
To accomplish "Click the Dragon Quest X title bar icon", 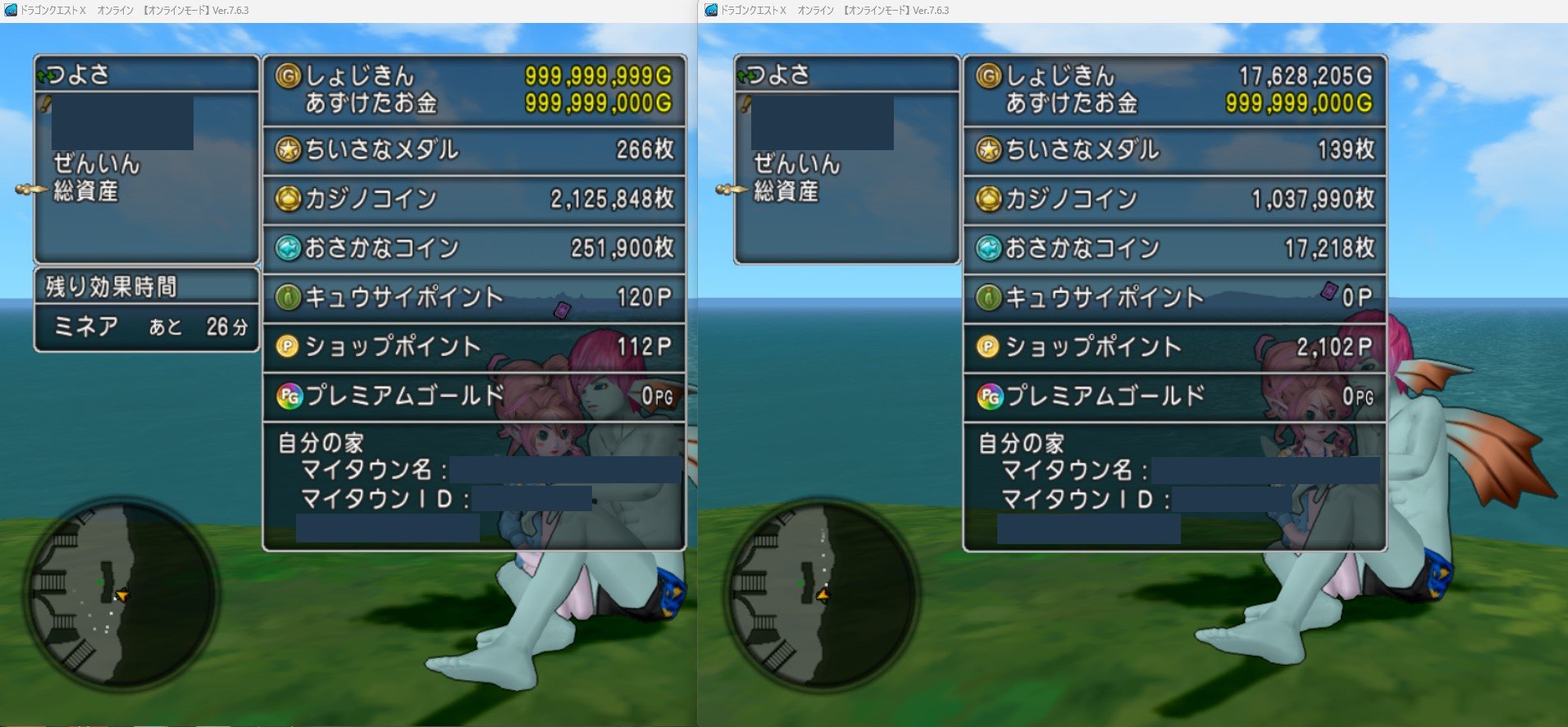I will 10,9.
